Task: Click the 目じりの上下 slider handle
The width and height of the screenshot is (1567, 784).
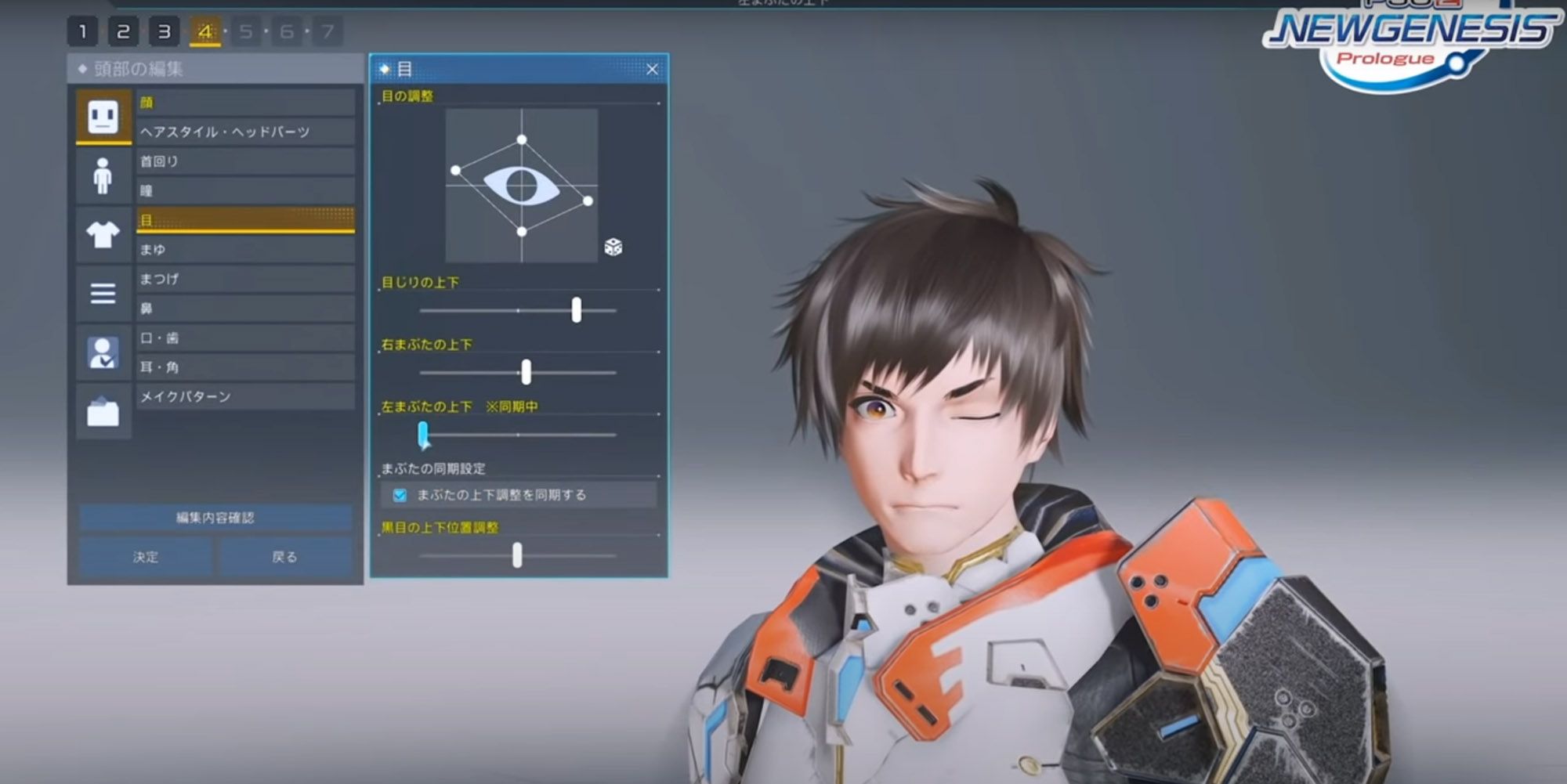Action: 577,311
